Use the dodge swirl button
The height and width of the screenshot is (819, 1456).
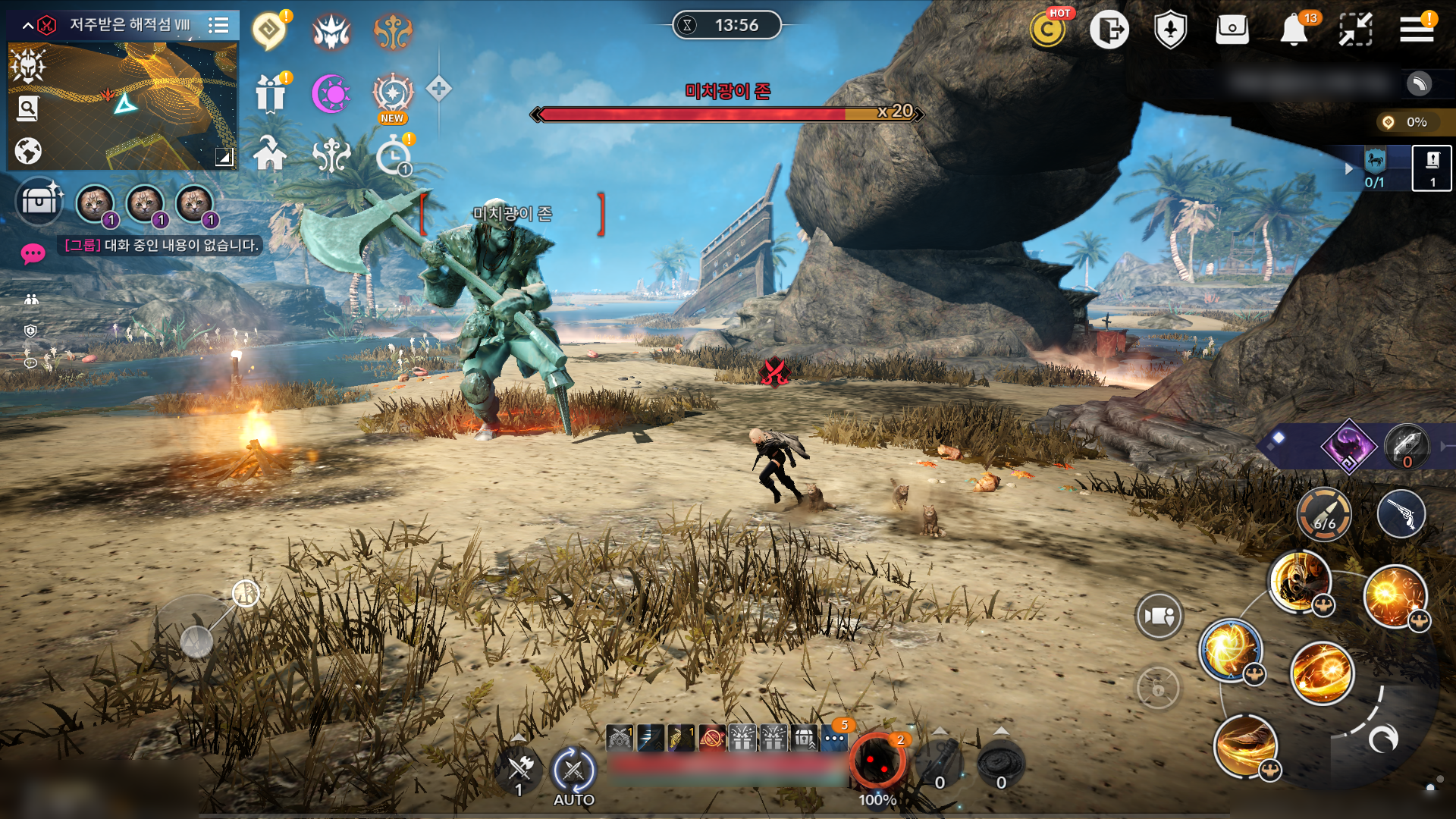point(1382,738)
